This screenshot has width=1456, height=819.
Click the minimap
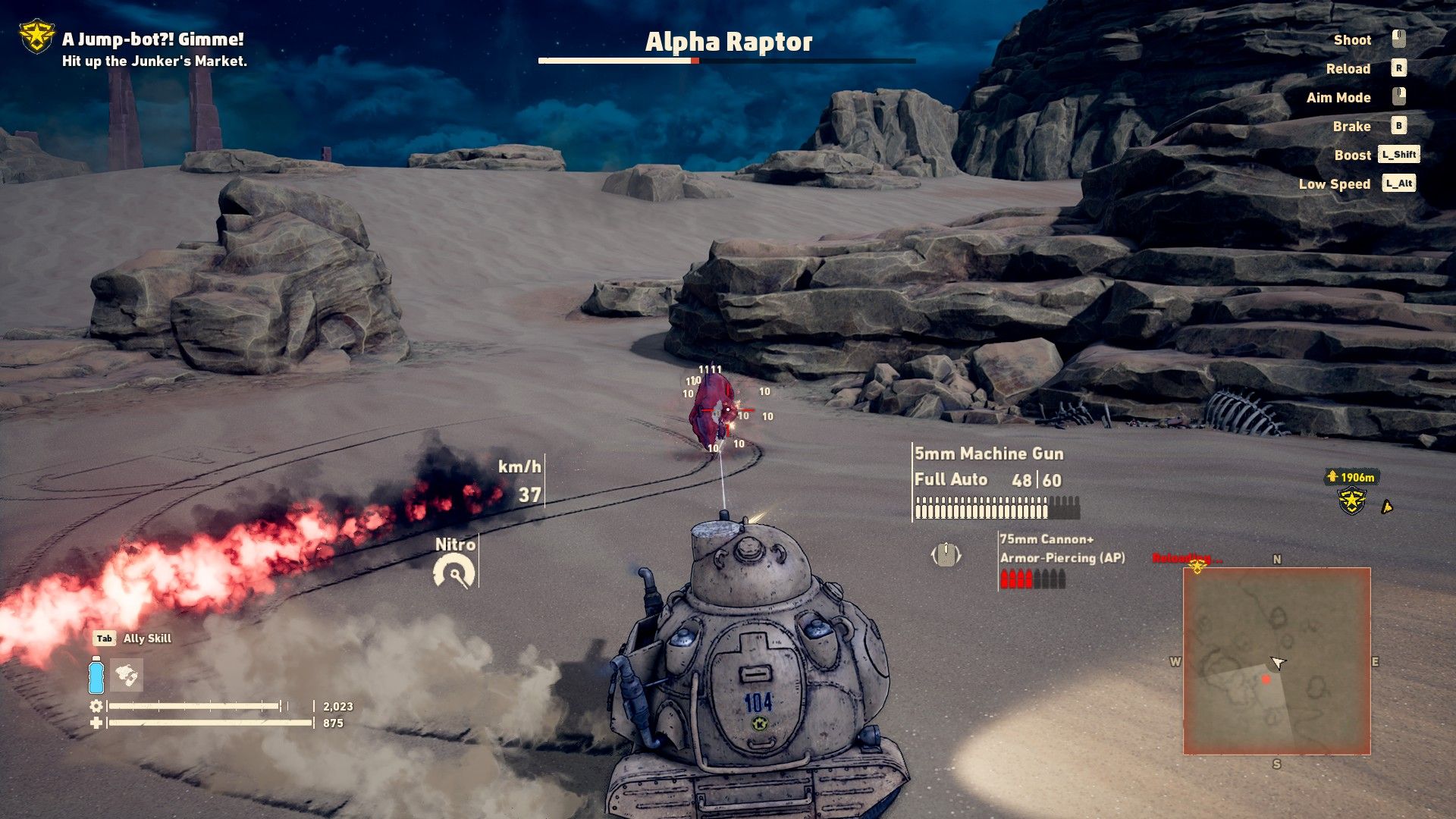point(1276,661)
